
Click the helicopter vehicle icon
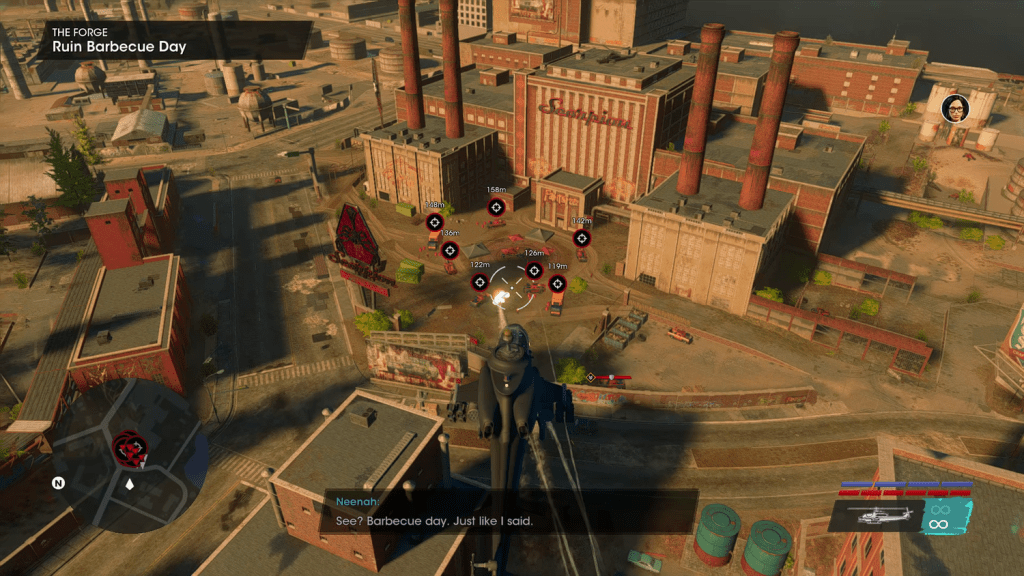873,515
